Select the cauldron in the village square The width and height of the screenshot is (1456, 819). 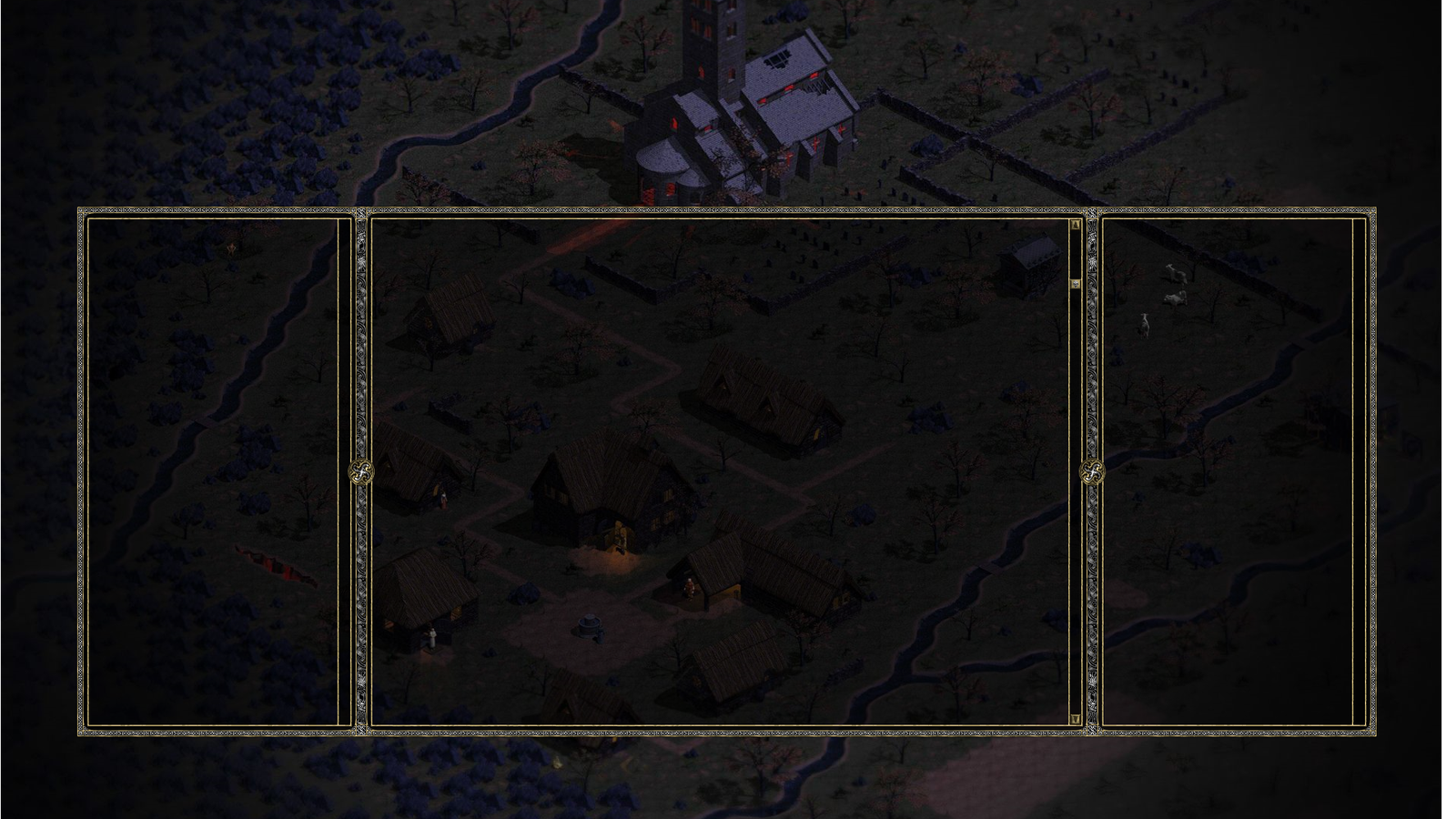click(x=589, y=626)
